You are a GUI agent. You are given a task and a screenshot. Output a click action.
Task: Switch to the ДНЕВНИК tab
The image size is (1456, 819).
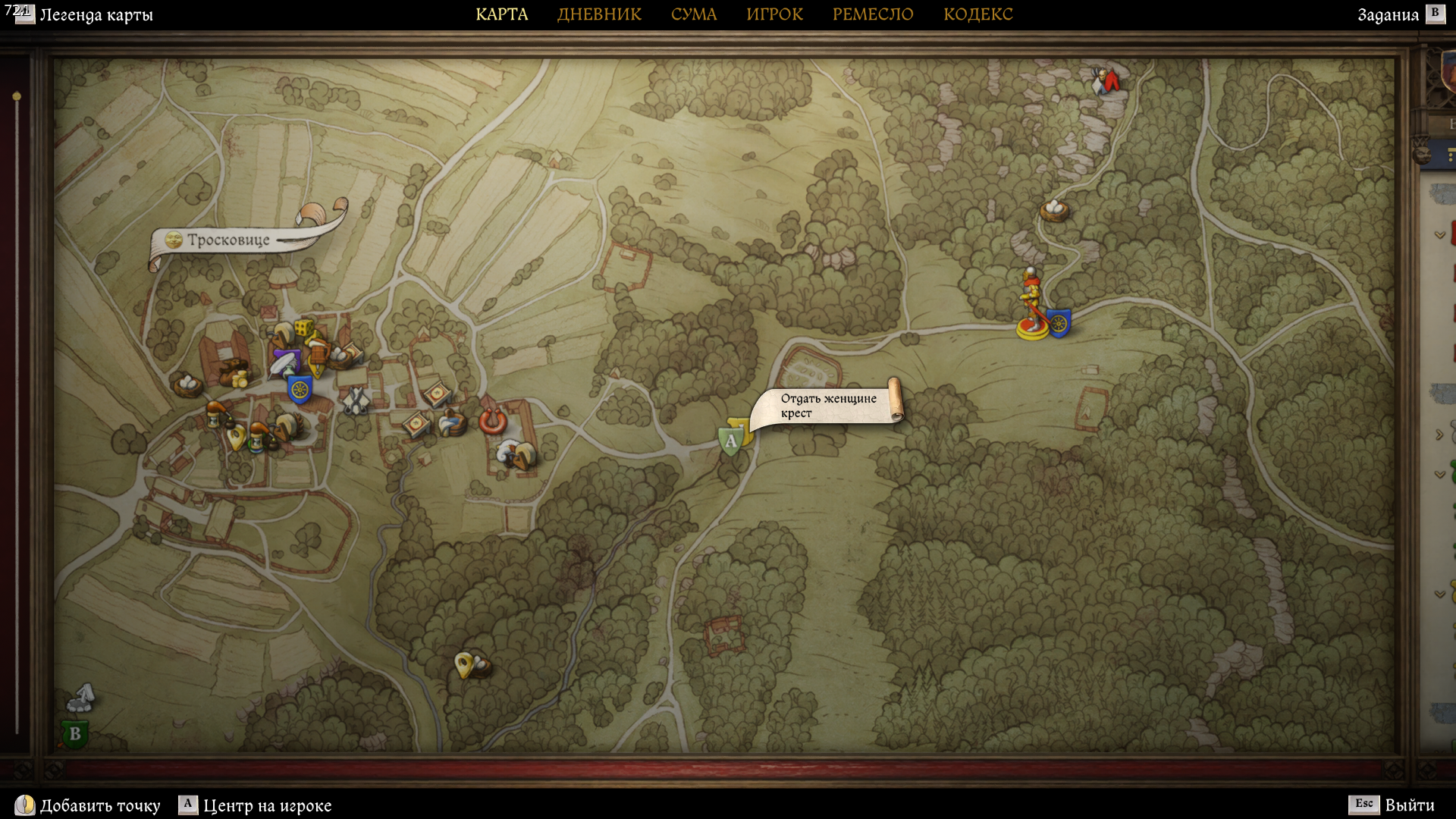[x=599, y=14]
